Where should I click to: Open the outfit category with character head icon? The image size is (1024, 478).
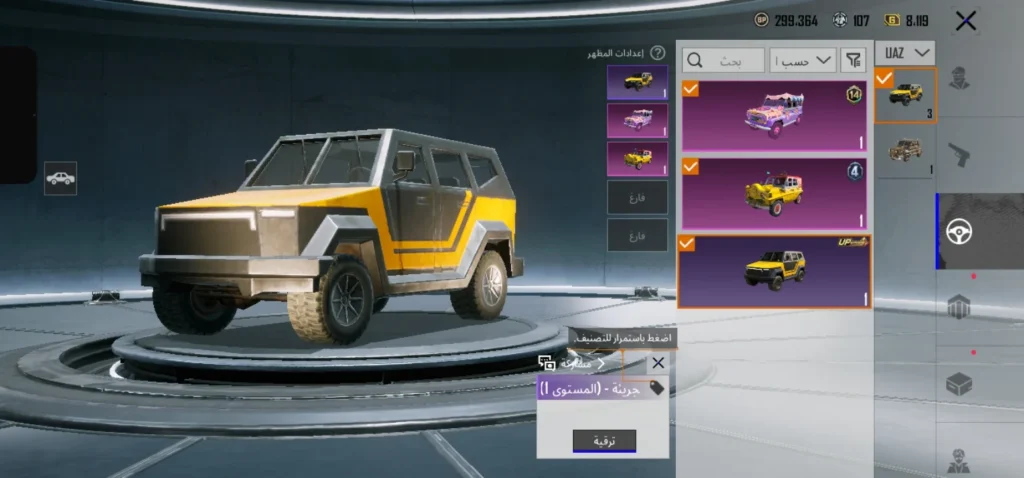[959, 78]
